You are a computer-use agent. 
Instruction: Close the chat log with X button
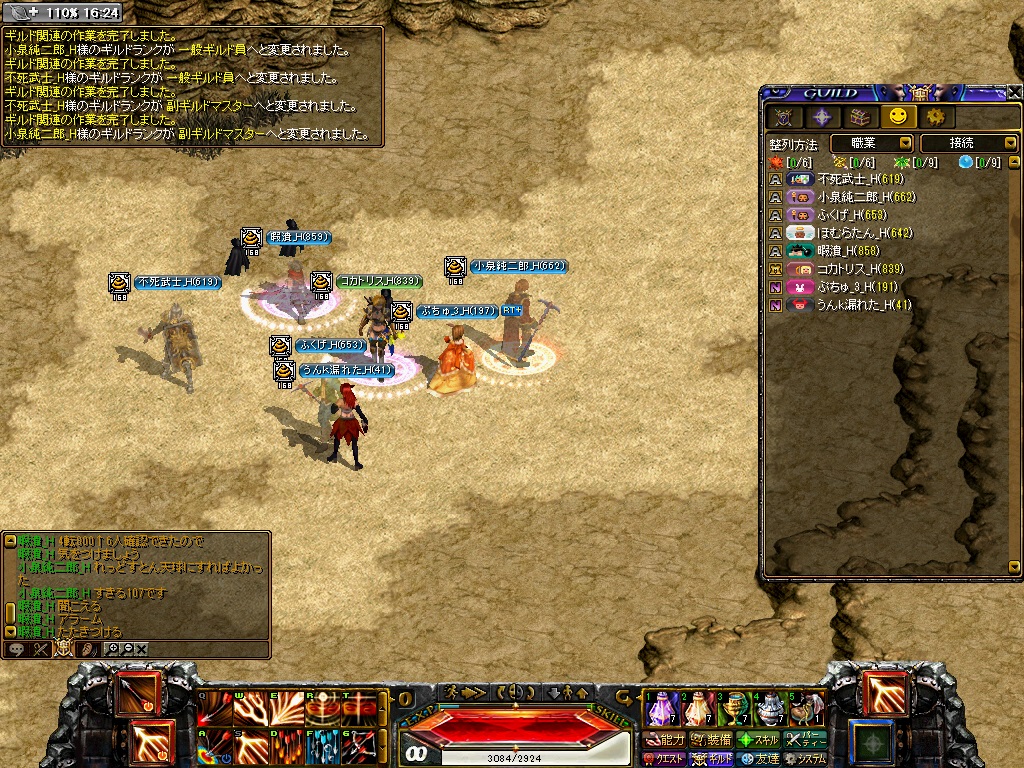pos(141,649)
